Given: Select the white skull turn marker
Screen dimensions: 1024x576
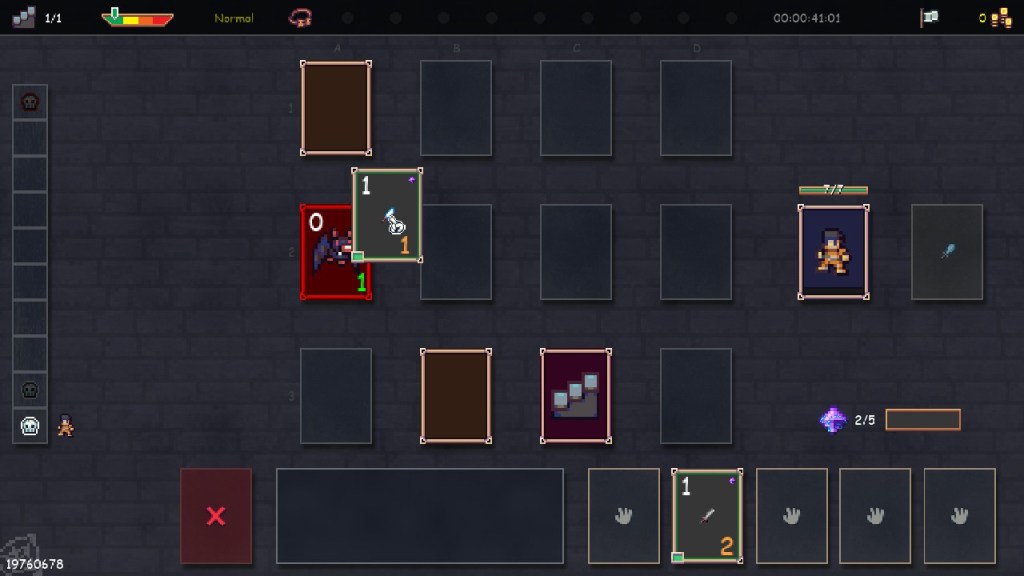Looking at the screenshot, I should (x=30, y=426).
